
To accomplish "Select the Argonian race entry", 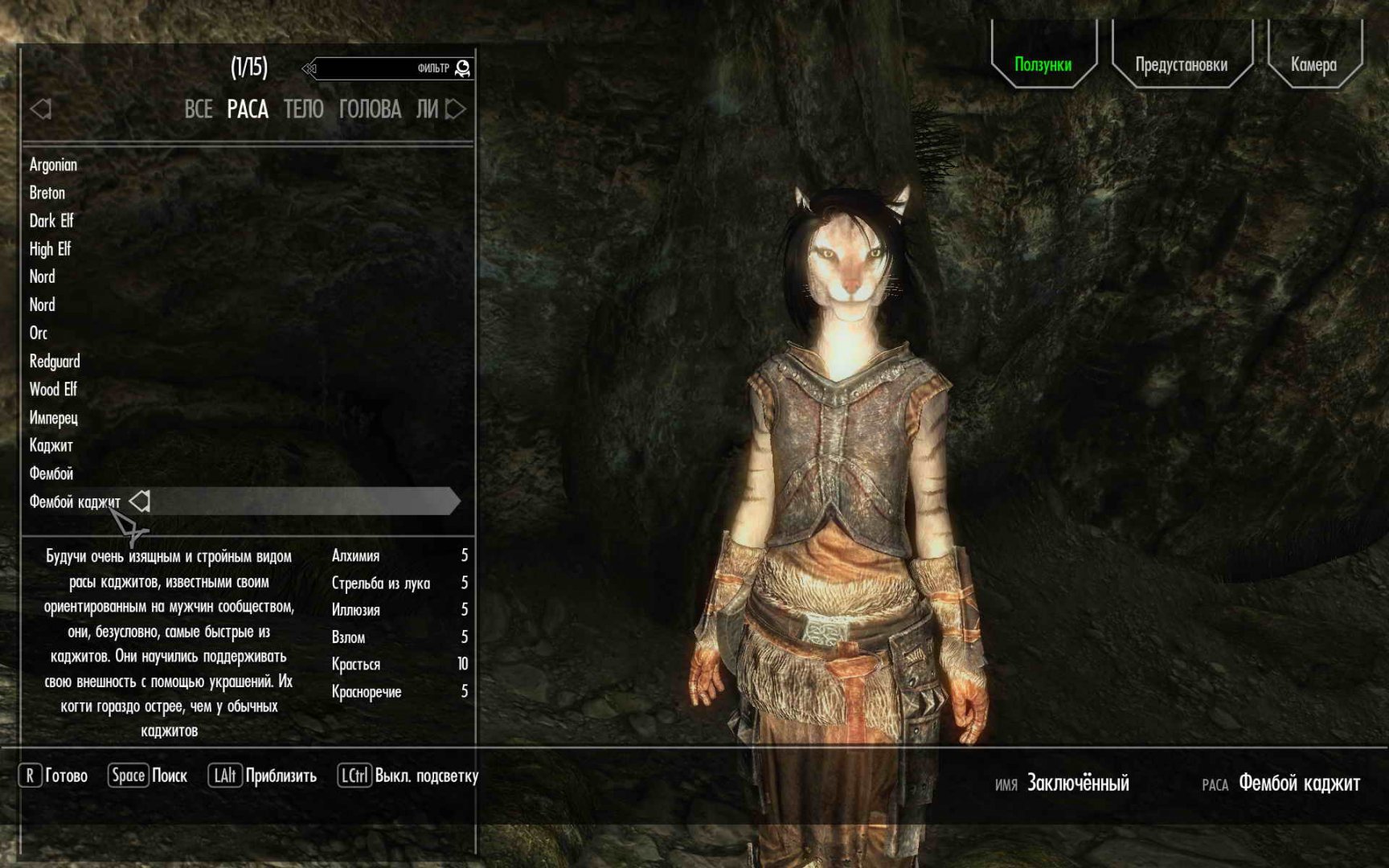I will tap(53, 165).
